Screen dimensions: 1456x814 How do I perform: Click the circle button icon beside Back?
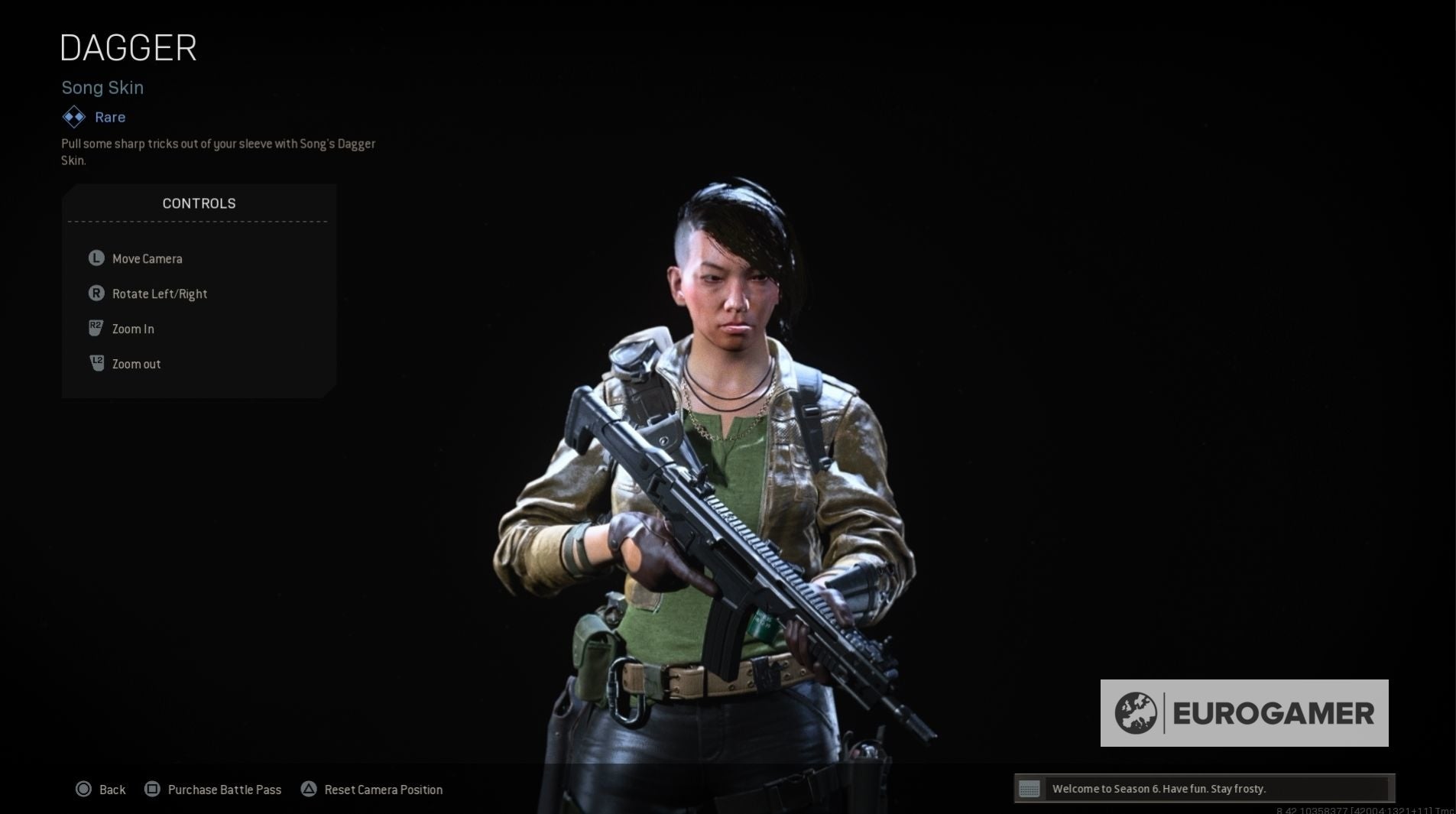[x=84, y=789]
